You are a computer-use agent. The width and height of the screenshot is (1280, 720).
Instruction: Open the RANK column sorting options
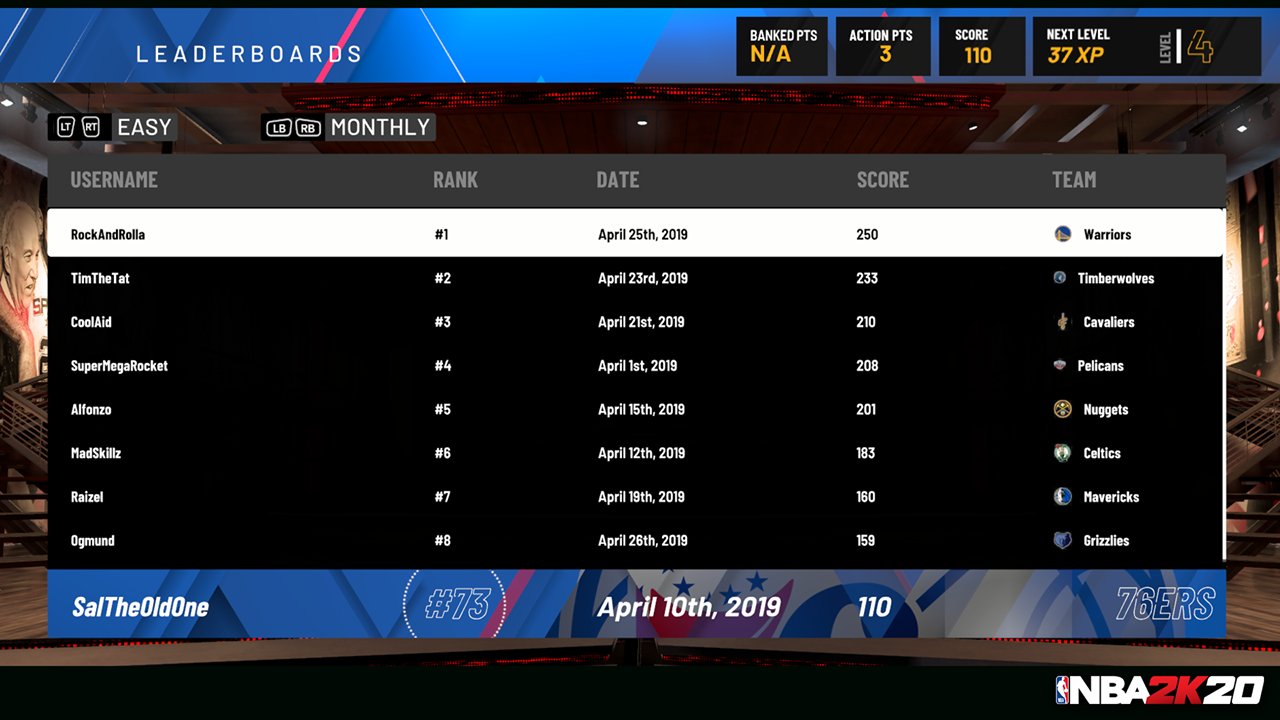click(x=456, y=180)
